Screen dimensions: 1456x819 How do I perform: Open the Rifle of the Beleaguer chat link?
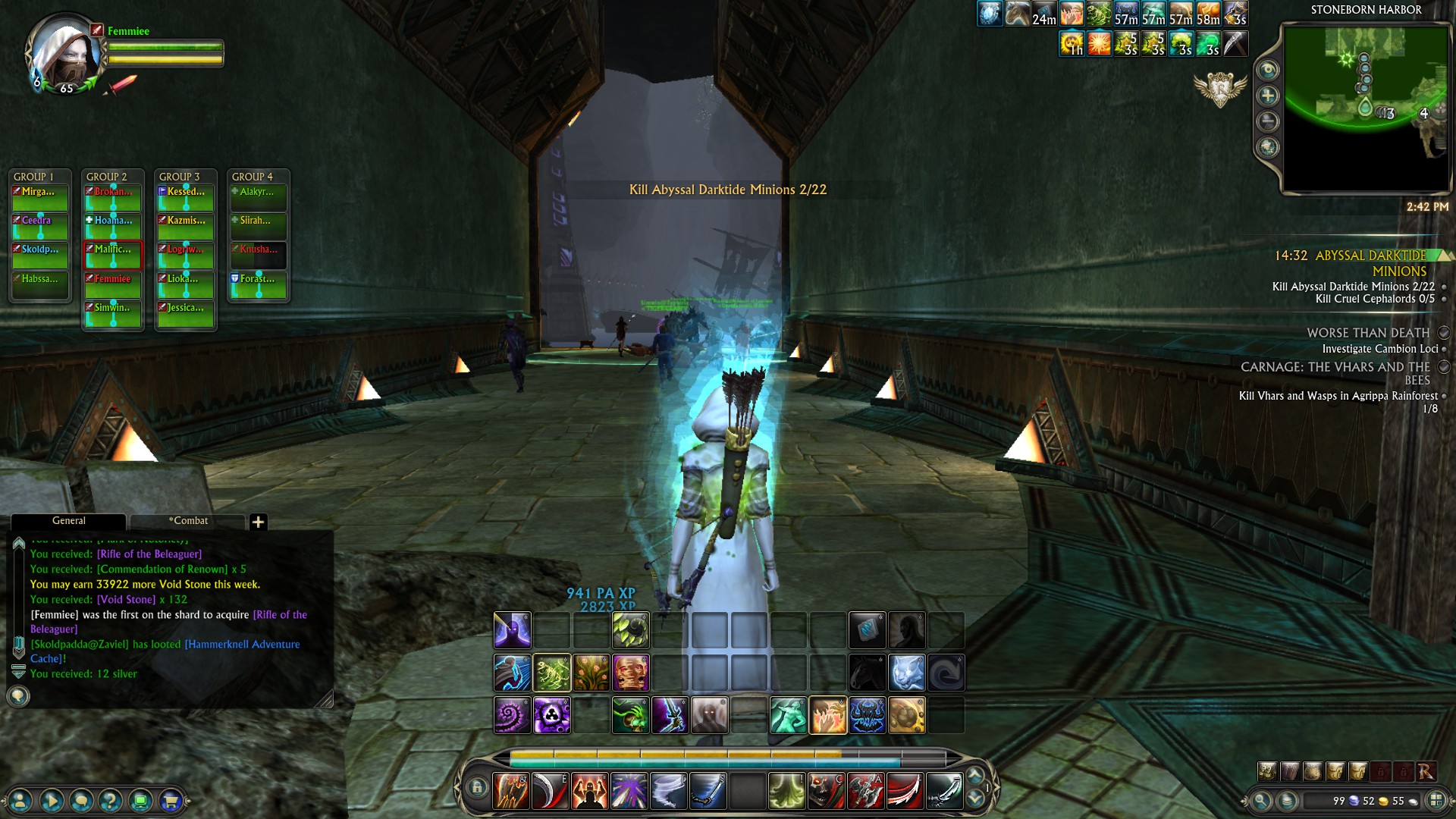[x=149, y=554]
